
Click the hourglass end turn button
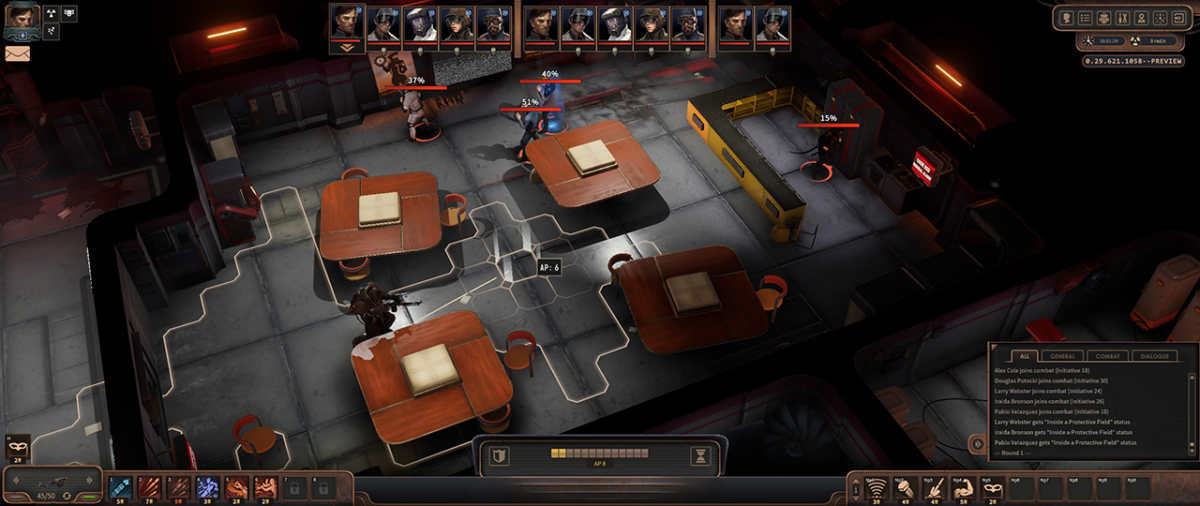pos(700,456)
